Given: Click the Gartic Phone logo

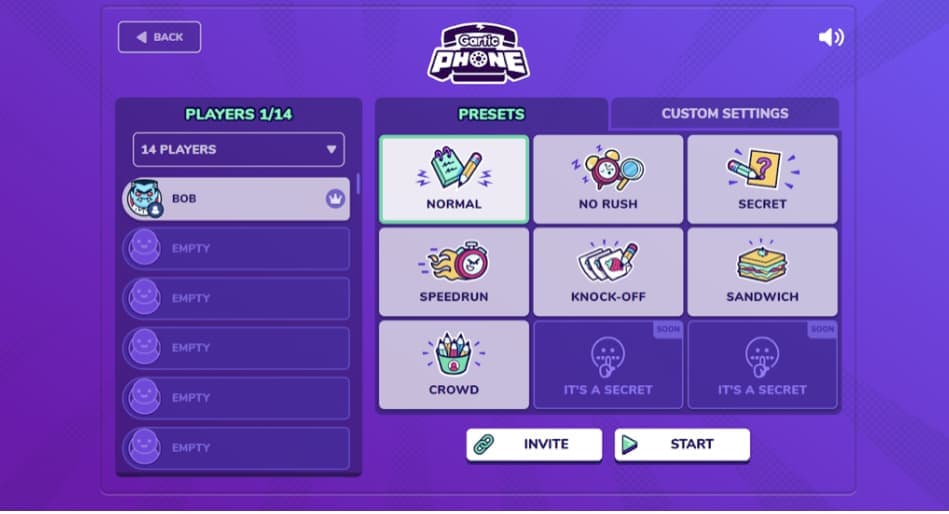Looking at the screenshot, I should [x=479, y=52].
